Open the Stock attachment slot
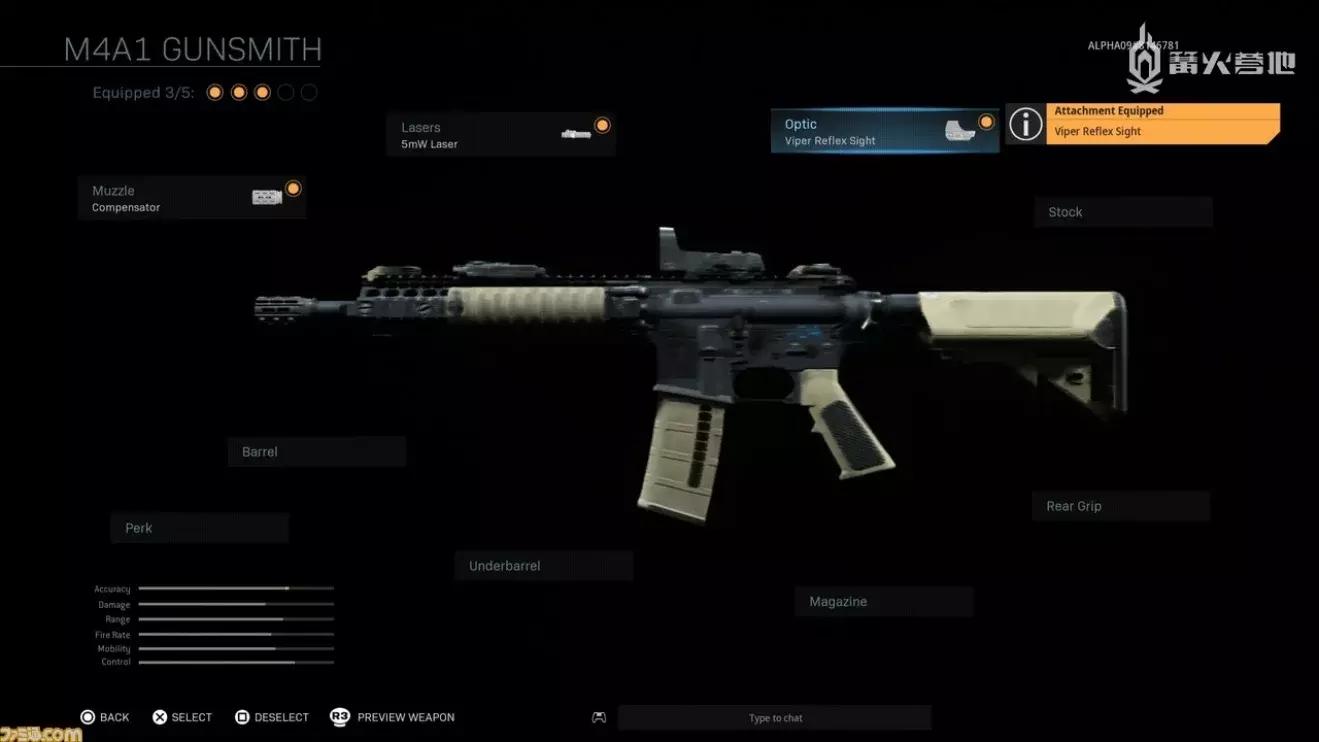This screenshot has width=1319, height=742. click(x=1122, y=212)
